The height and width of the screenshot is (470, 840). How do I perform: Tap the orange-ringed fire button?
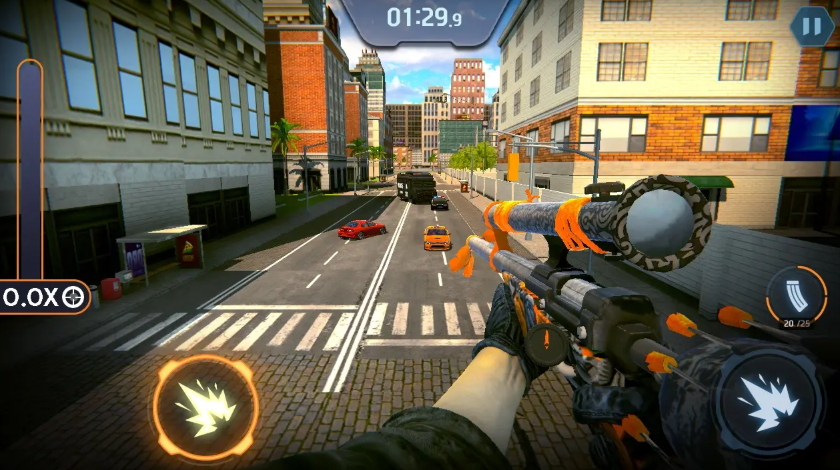205,406
